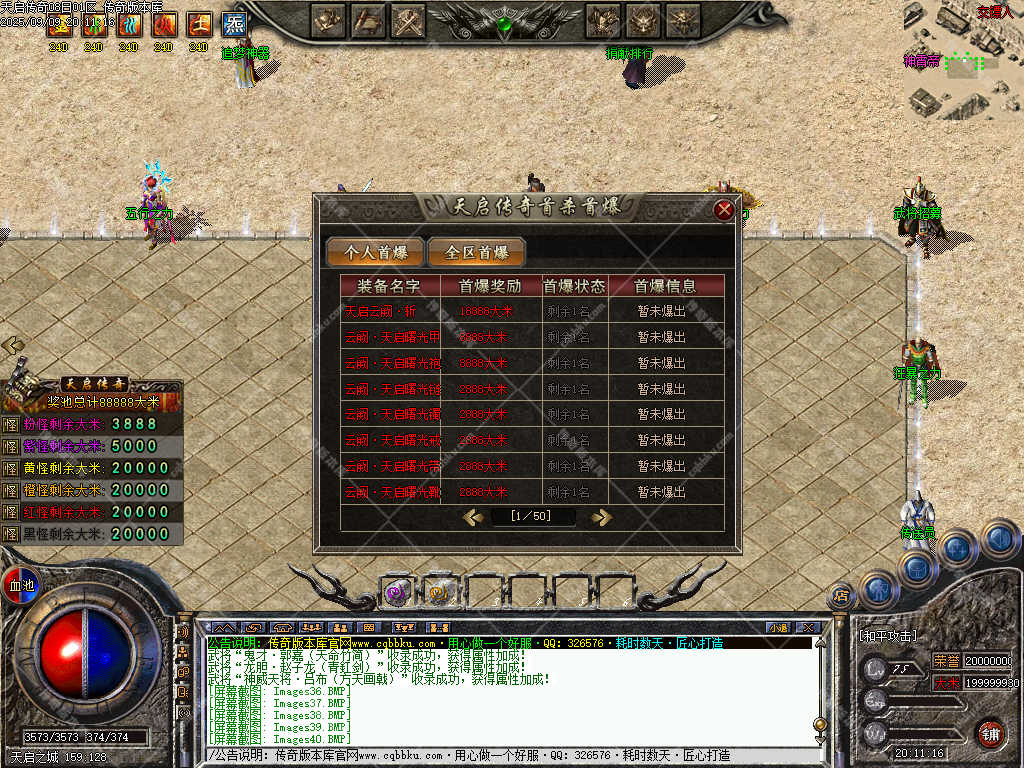
Task: Open the red 铺 stall button
Action: pos(990,734)
